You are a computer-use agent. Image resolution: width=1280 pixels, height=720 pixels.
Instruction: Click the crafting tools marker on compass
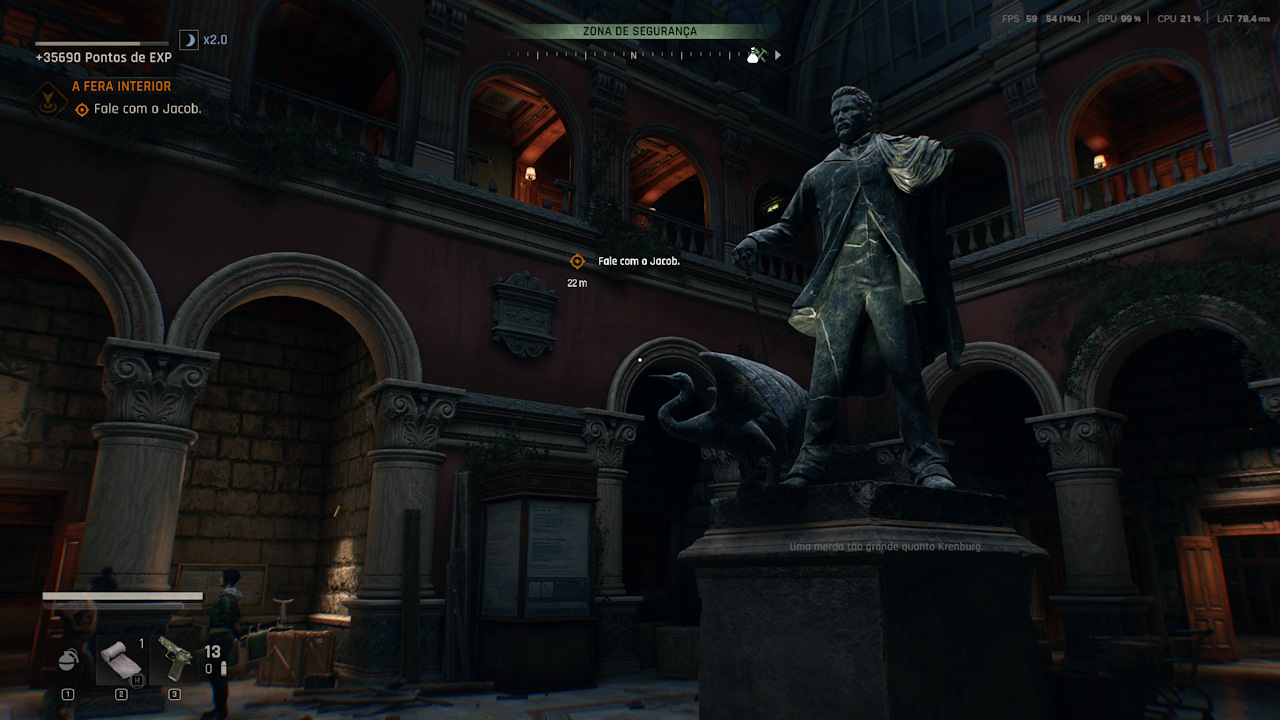[x=763, y=56]
